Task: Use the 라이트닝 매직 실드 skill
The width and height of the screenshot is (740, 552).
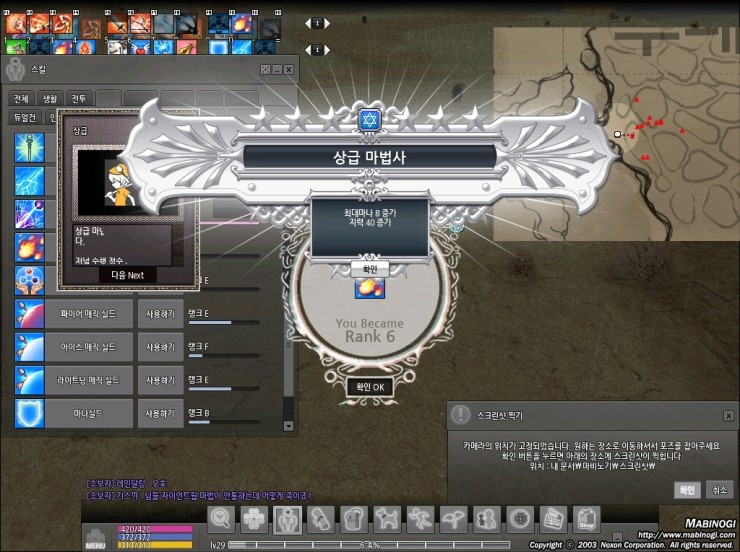Action: 161,380
